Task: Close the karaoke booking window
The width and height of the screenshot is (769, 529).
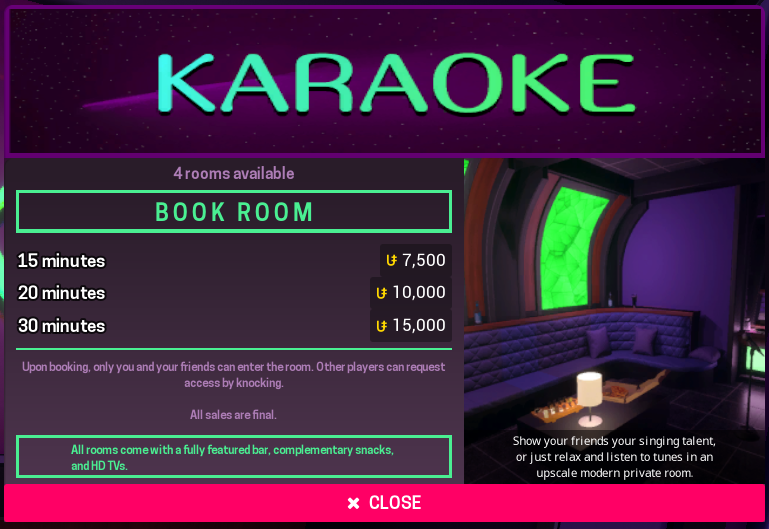Action: 384,502
